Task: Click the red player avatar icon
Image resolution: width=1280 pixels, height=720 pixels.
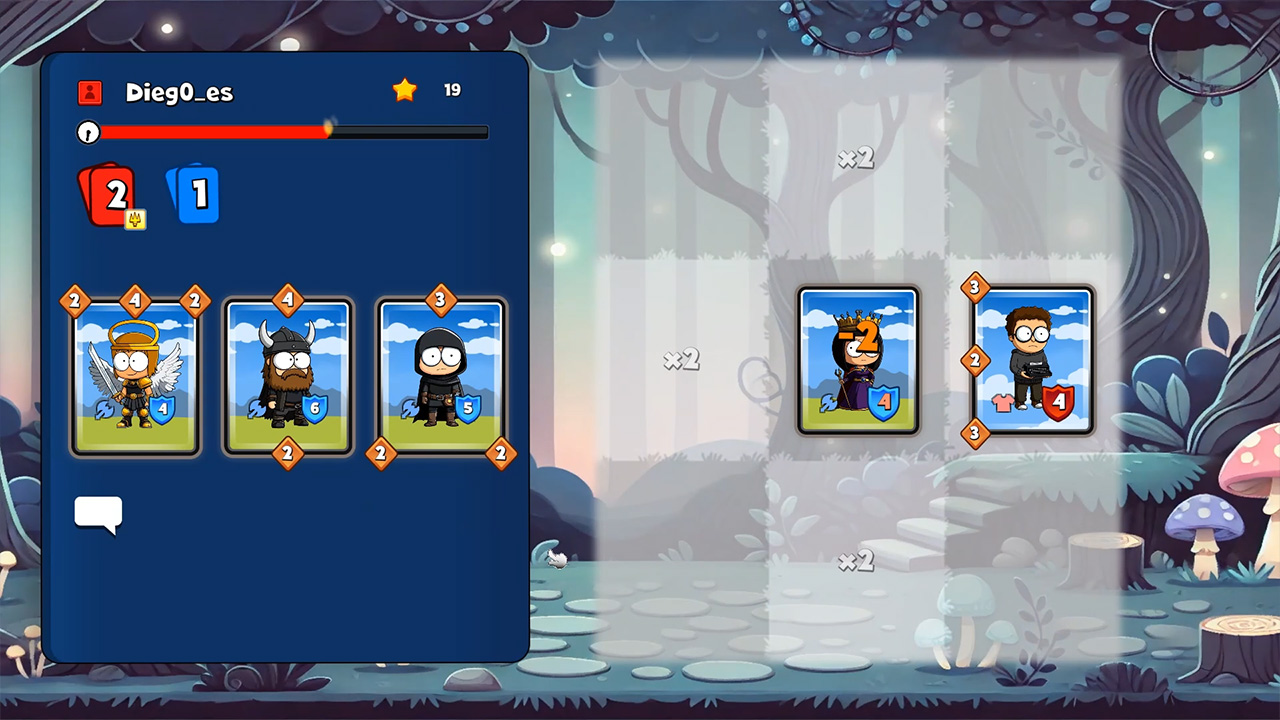Action: (x=90, y=92)
